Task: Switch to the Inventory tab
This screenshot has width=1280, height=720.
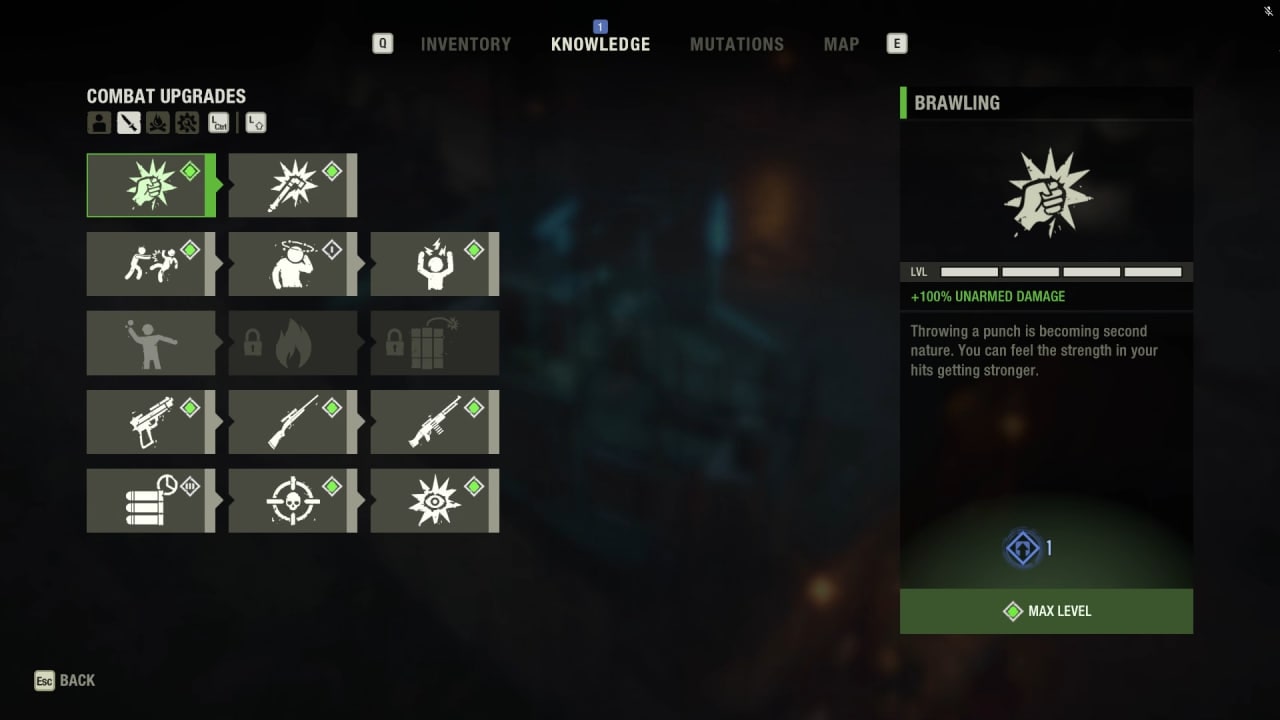Action: (465, 44)
